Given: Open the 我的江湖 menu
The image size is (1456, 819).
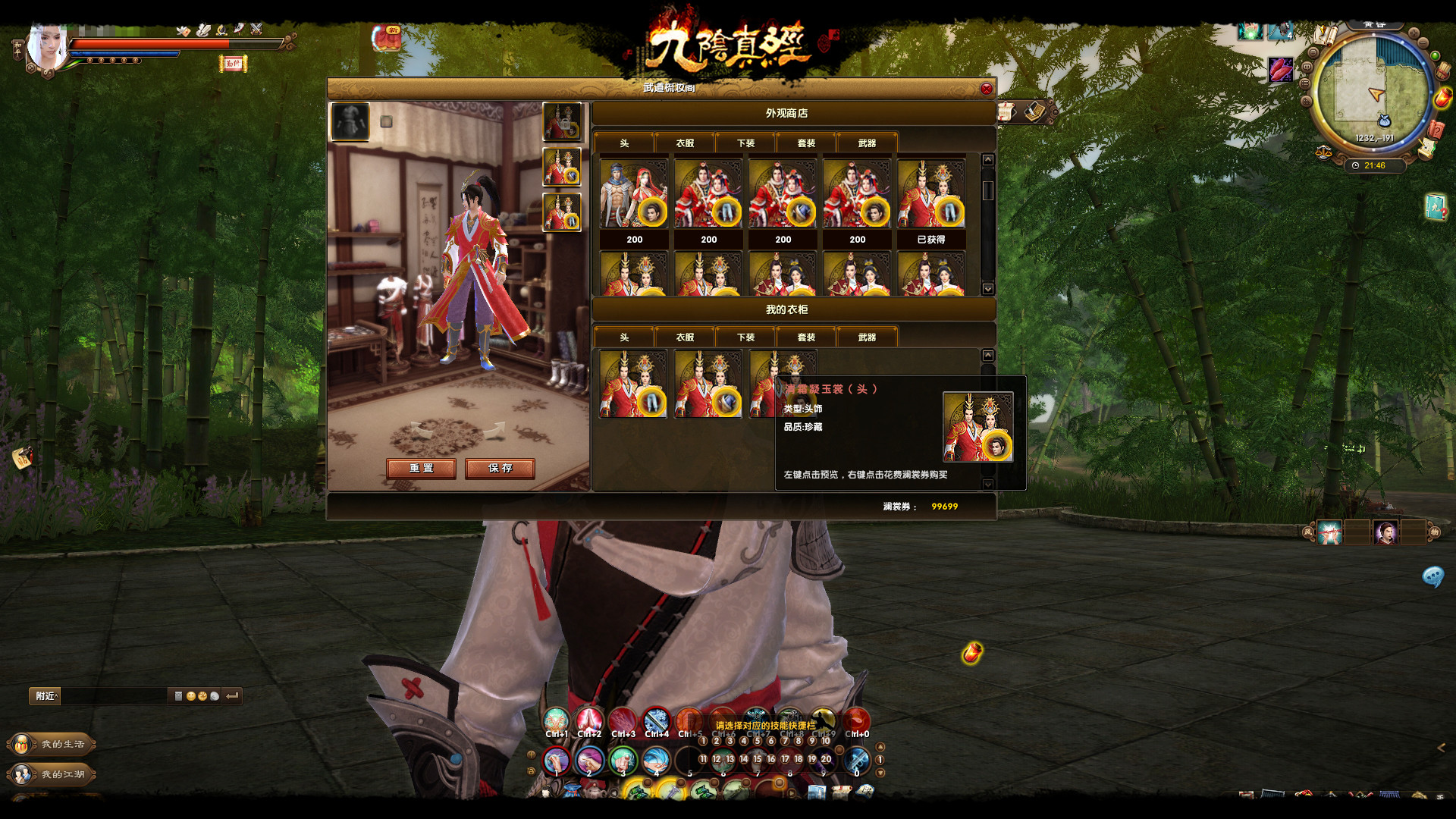Looking at the screenshot, I should coord(53,774).
